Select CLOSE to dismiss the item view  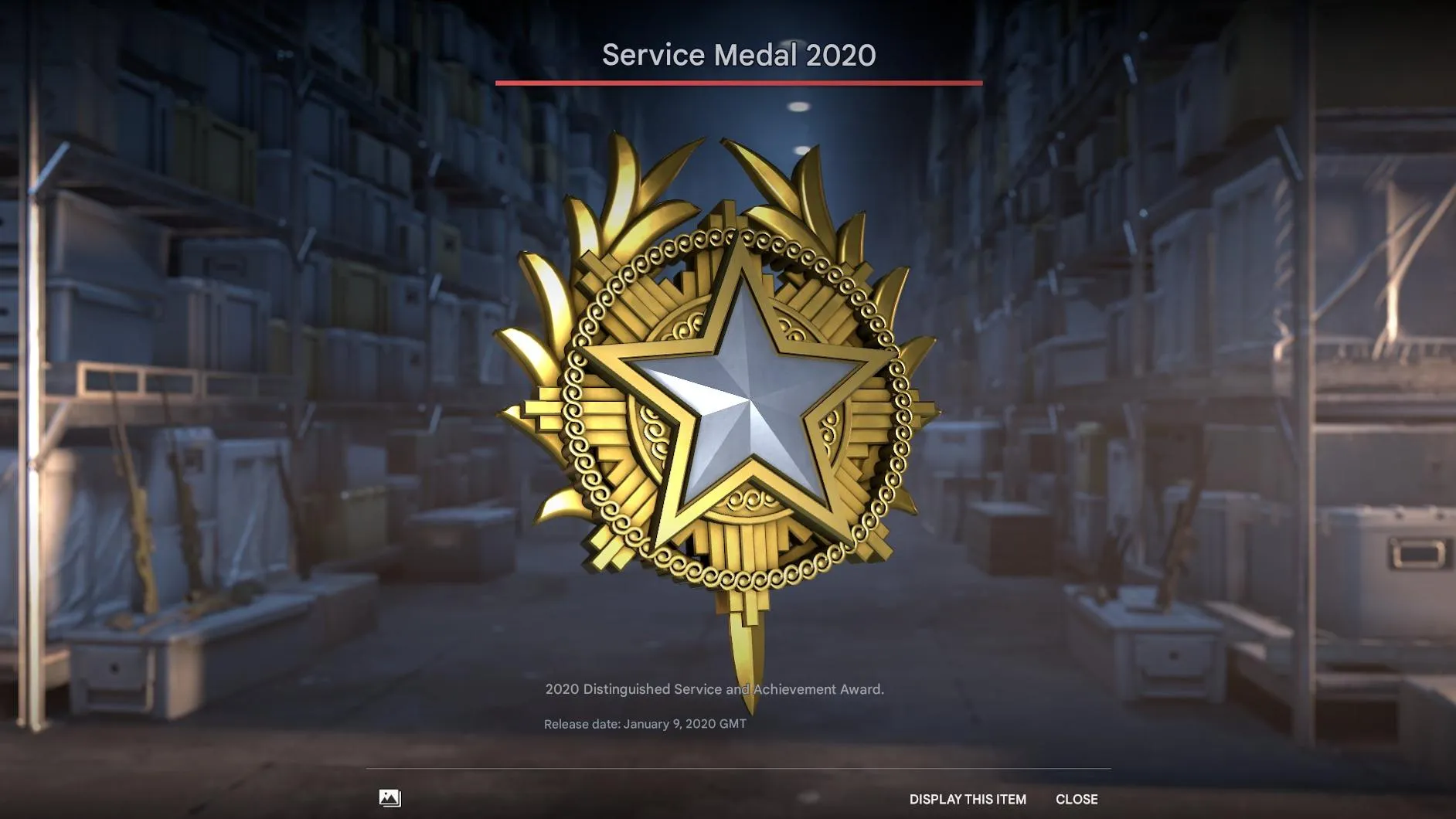point(1077,799)
